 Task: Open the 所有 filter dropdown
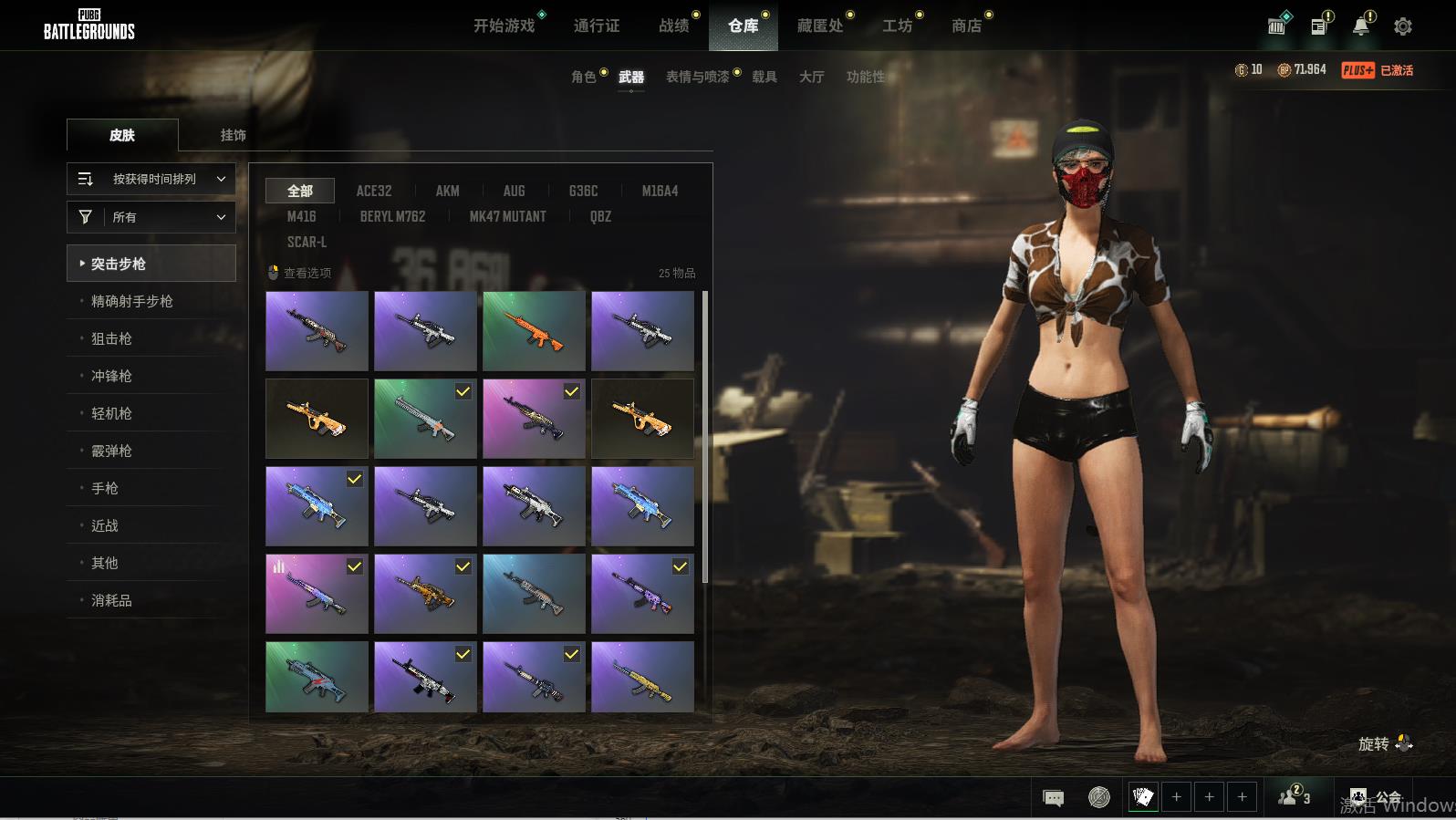[x=151, y=217]
